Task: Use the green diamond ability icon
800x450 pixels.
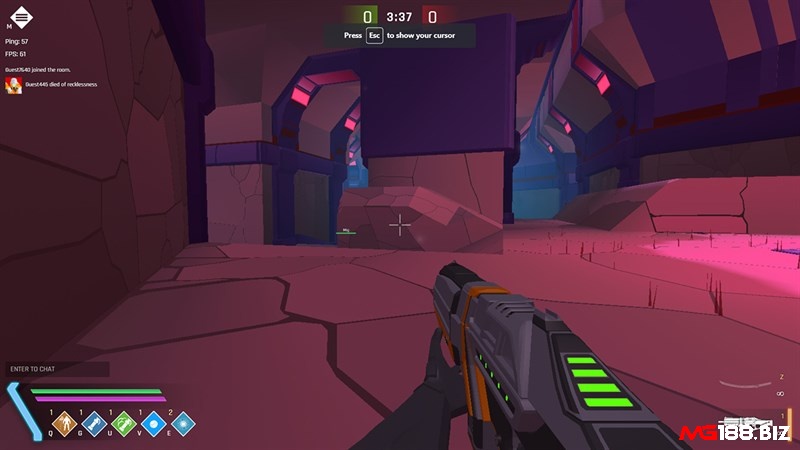Action: point(123,424)
